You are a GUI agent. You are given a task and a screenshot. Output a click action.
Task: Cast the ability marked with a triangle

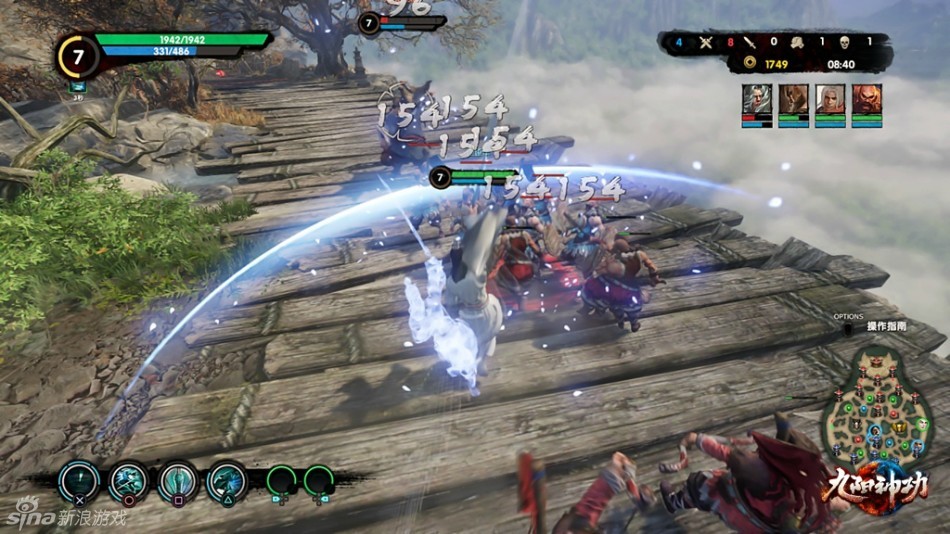point(226,482)
